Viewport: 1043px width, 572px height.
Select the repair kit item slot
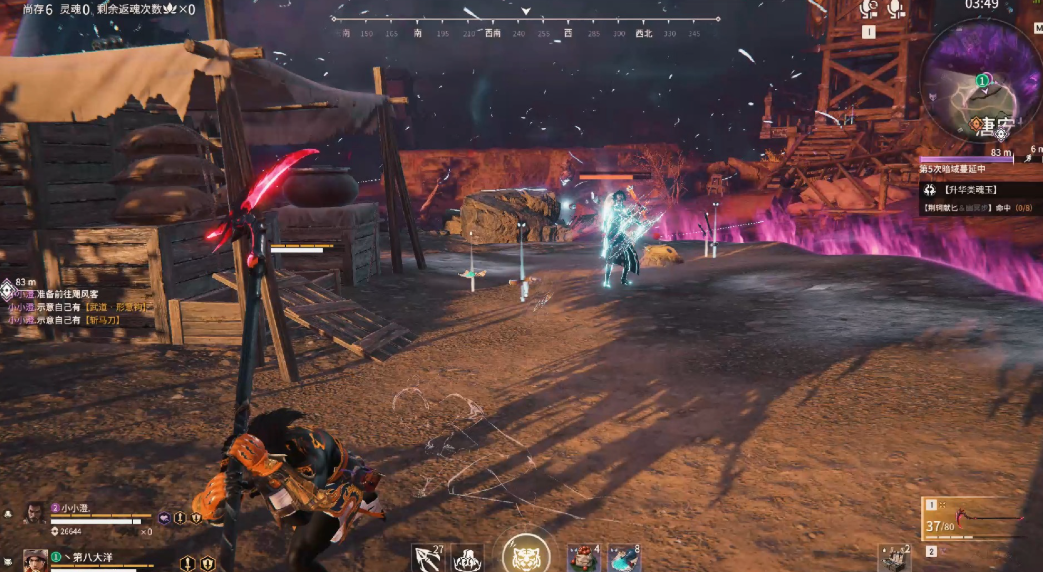894,558
